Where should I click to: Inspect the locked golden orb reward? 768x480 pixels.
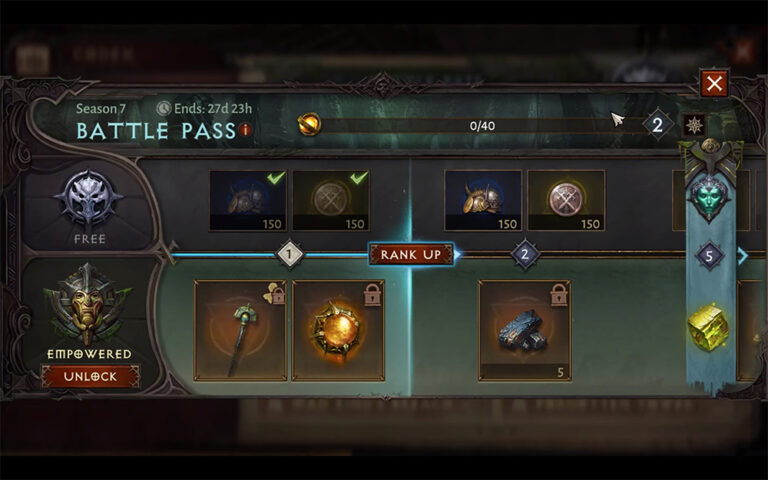(338, 330)
